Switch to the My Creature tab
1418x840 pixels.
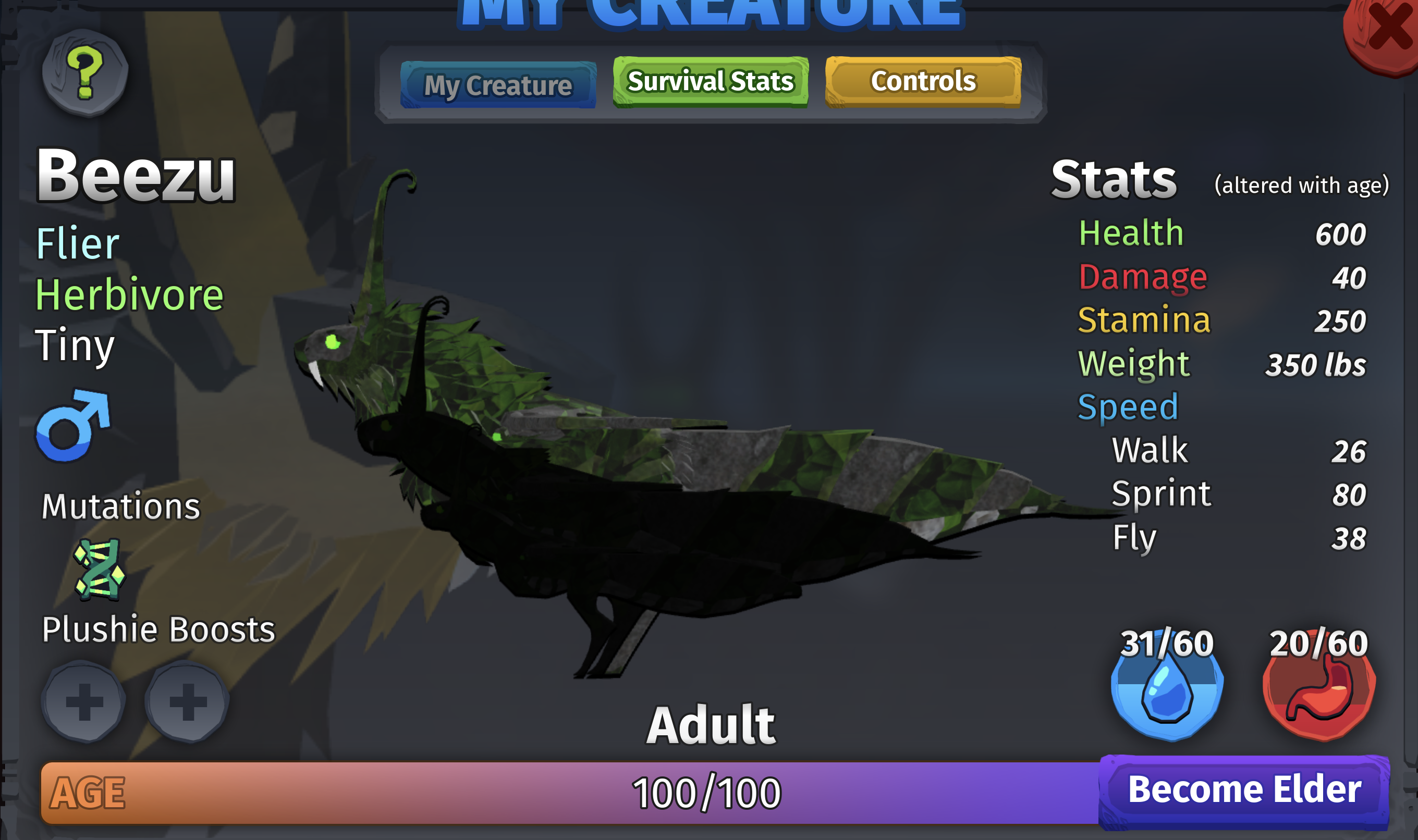[498, 85]
